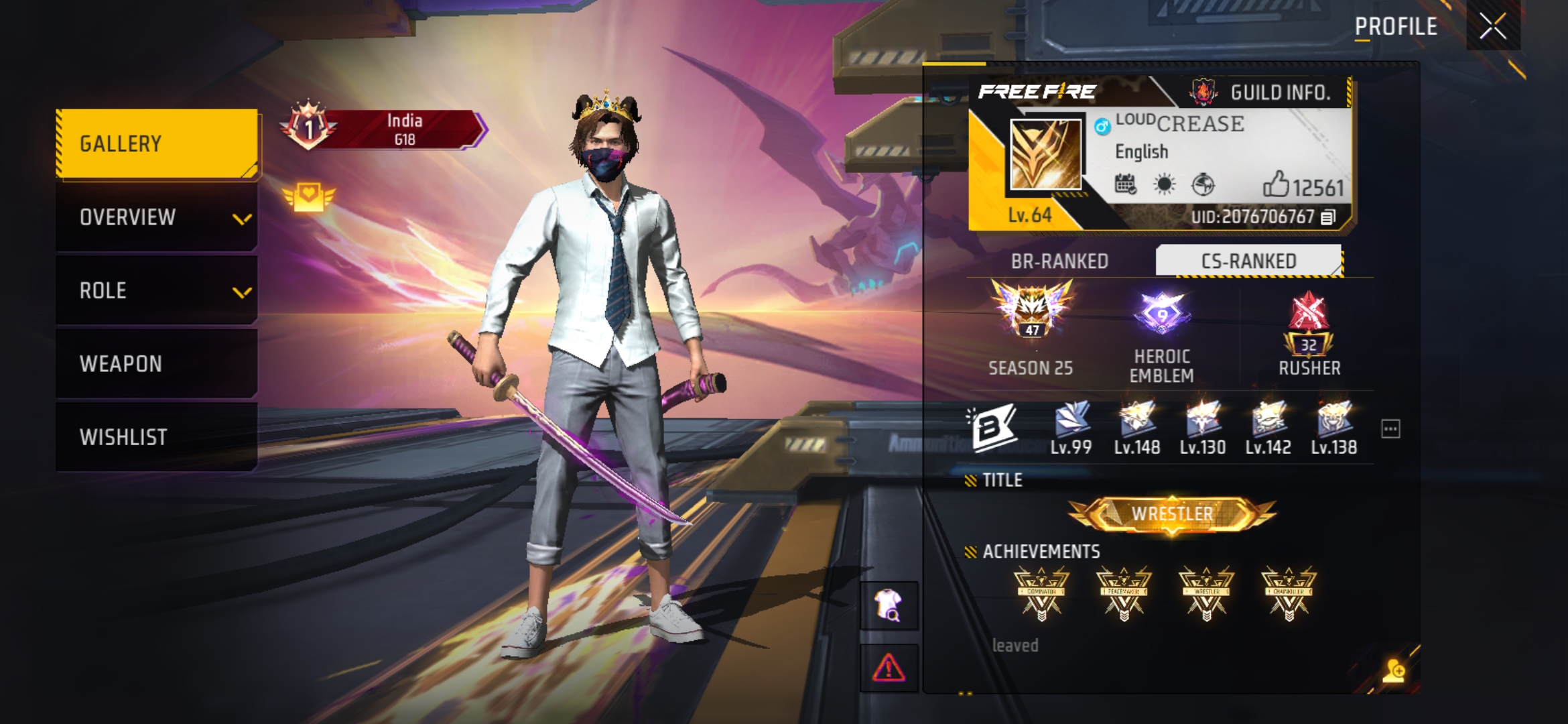1568x724 pixels.
Task: Show more weapon levels via ellipsis
Action: [1390, 429]
